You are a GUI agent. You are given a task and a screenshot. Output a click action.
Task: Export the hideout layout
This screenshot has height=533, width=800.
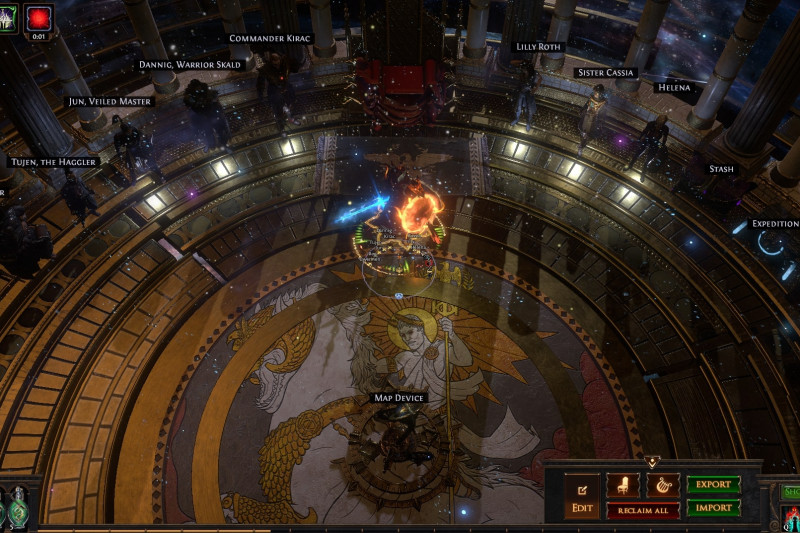713,485
